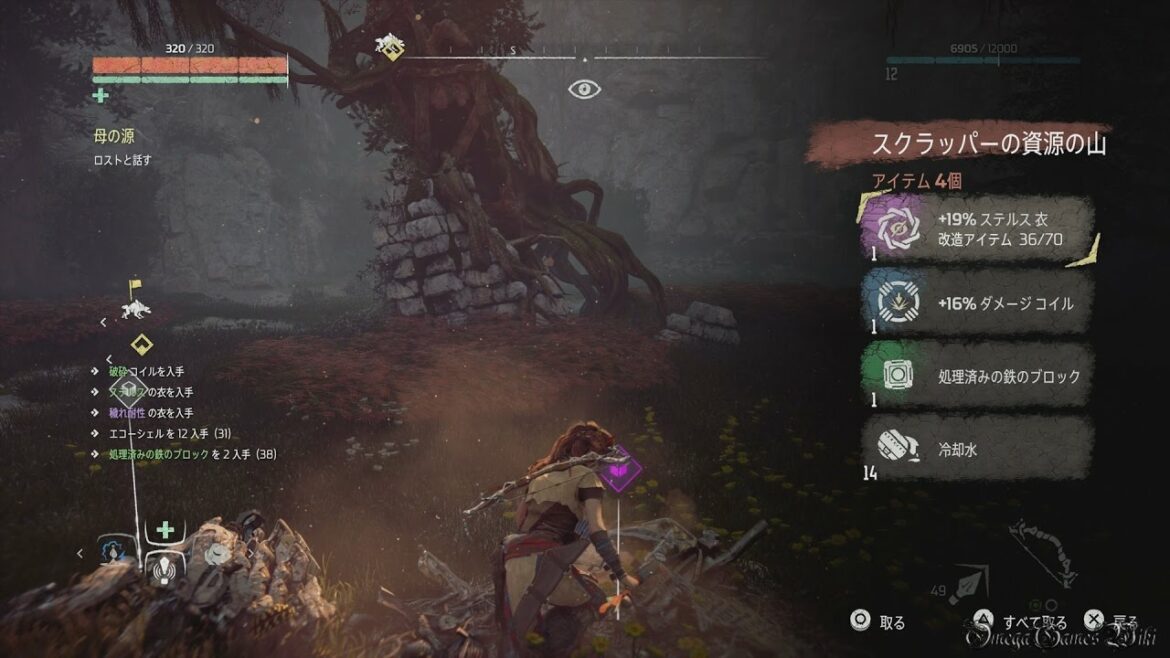The image size is (1170, 658).
Task: Choose the エコーシェル errand objective line
Action: click(170, 434)
